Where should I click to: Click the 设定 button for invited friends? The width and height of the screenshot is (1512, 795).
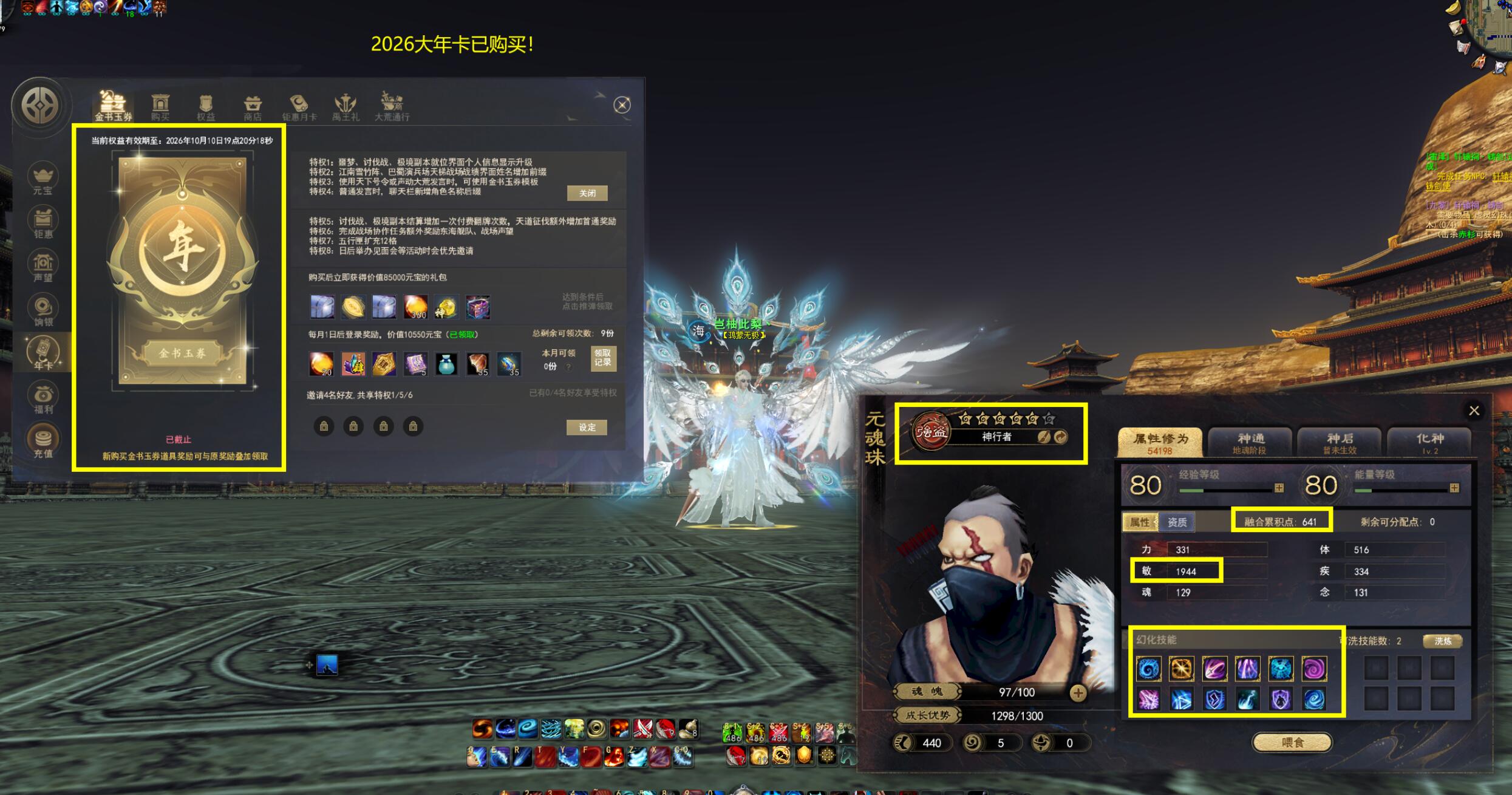point(587,428)
